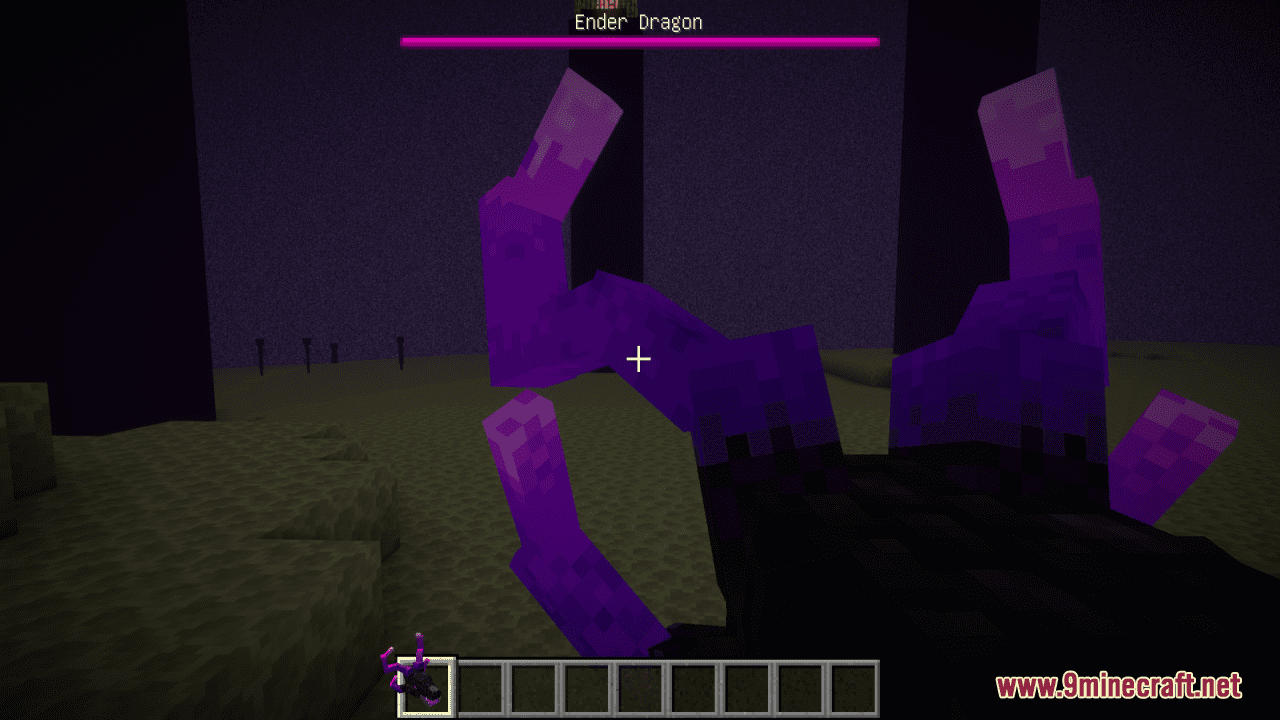Click the magenta boss health bar
This screenshot has width=1280, height=720.
pos(638,42)
